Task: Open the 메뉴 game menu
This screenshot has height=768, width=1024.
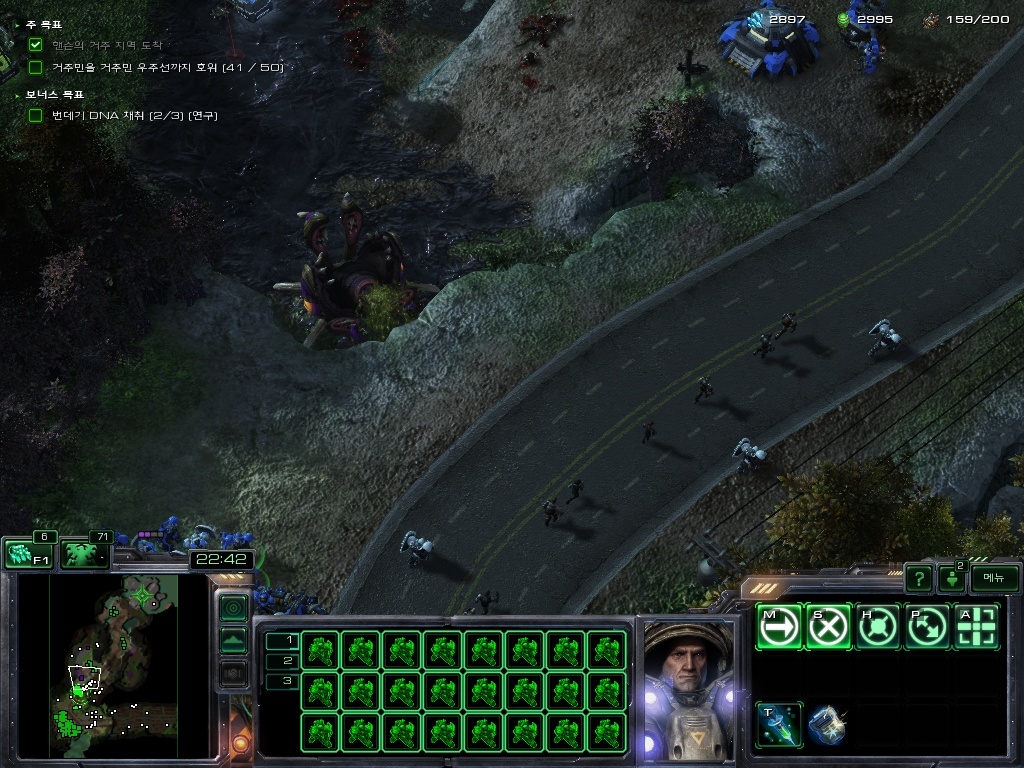Action: click(994, 577)
